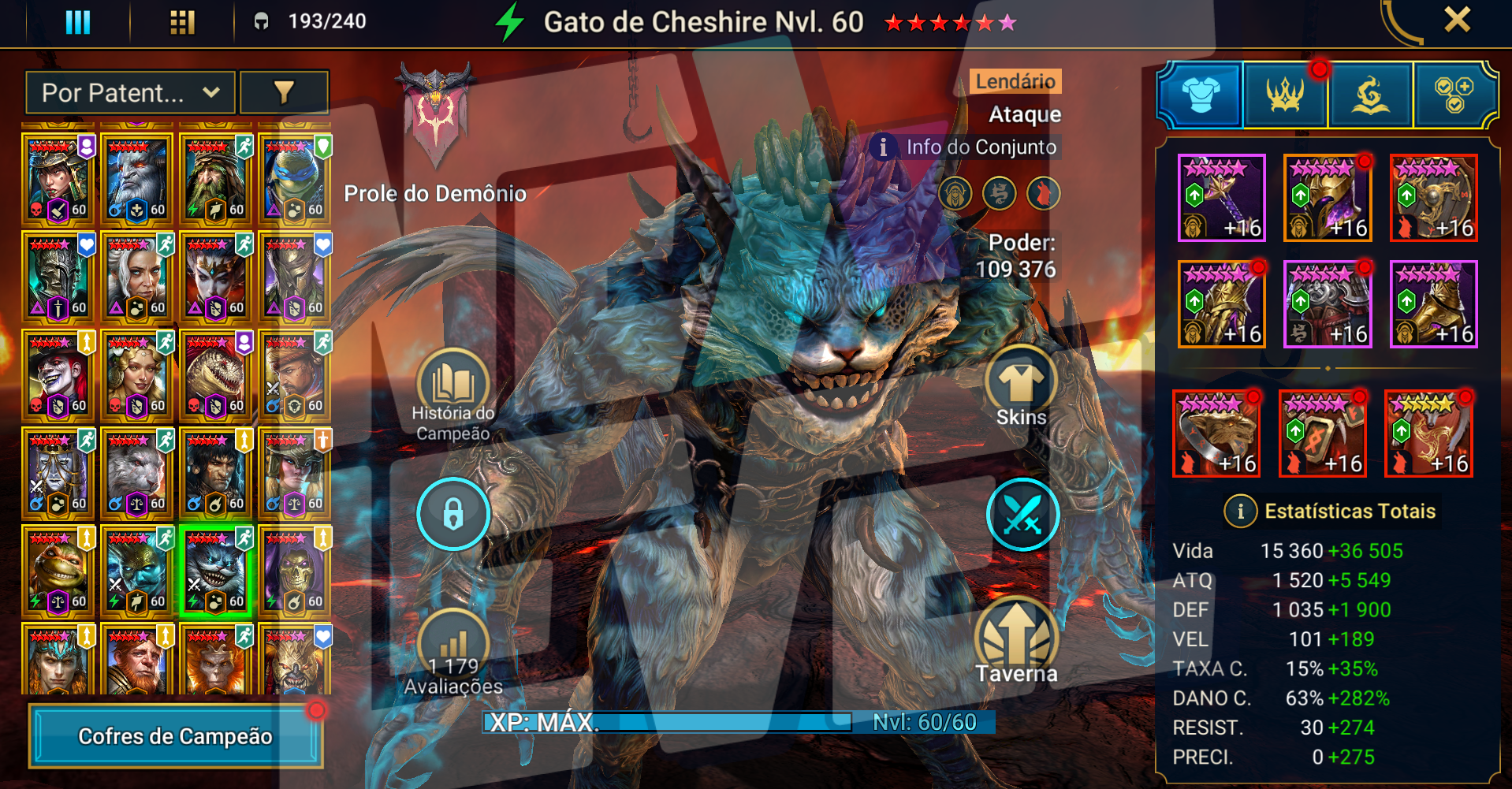Screen dimensions: 1512x789
Task: Toggle the champion lock padlock button
Action: pos(453,515)
